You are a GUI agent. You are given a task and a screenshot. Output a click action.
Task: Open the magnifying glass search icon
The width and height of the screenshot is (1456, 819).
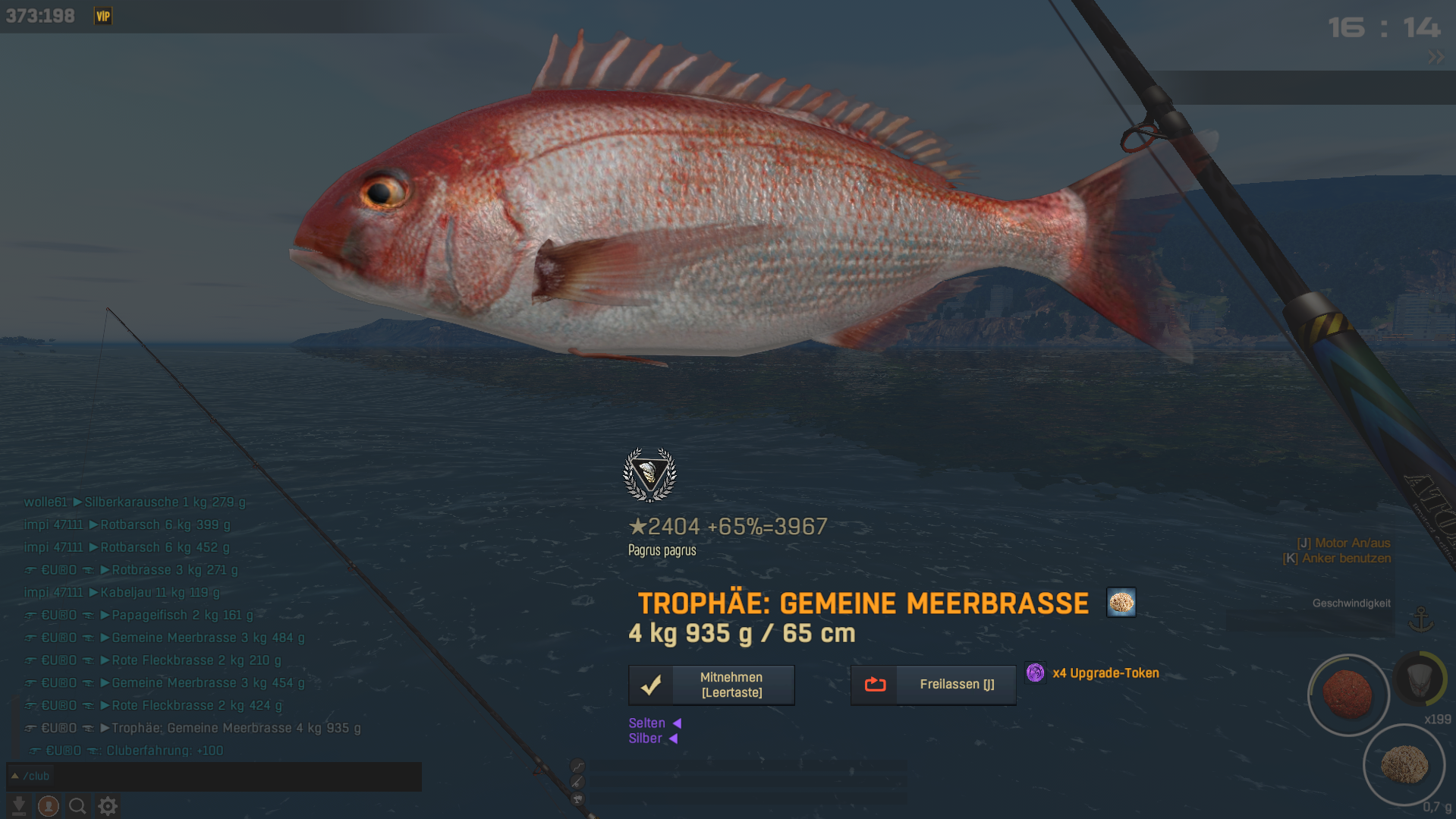click(x=77, y=806)
